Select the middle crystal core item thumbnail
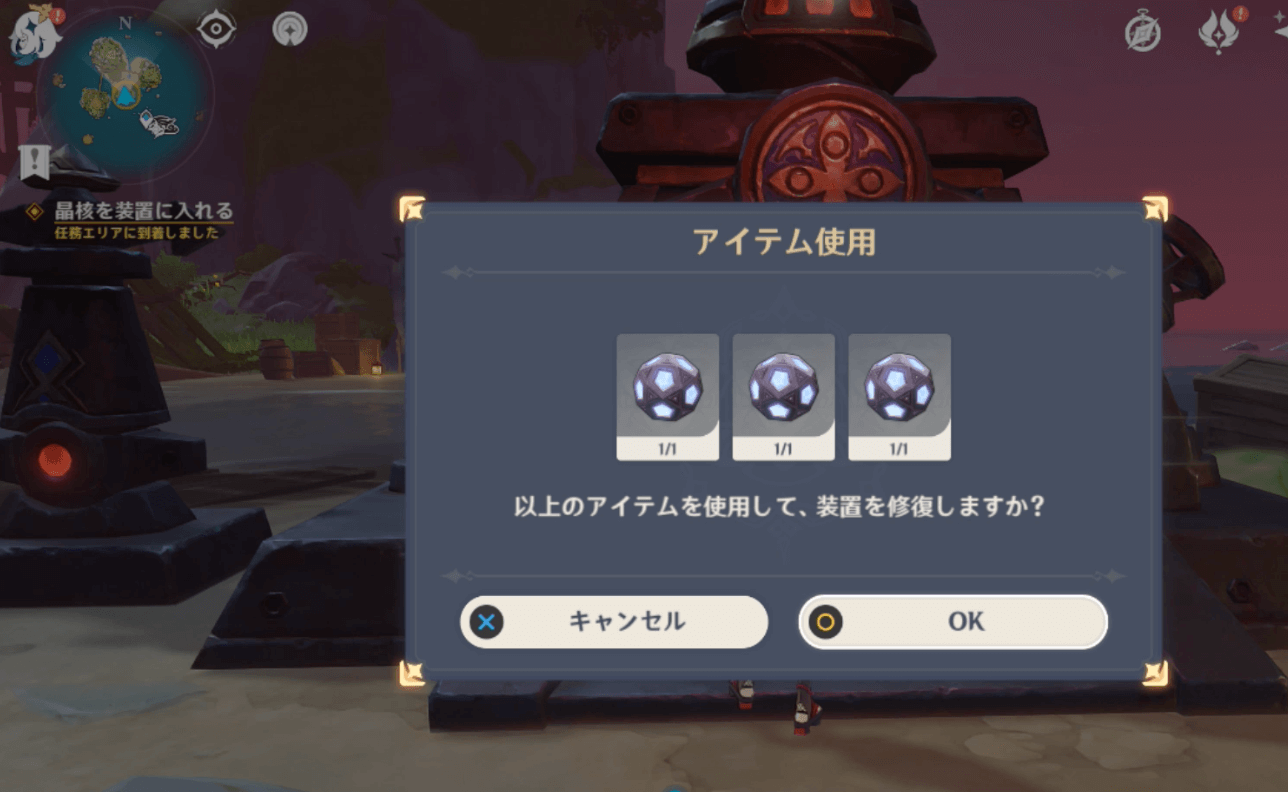This screenshot has width=1288, height=792. (783, 388)
